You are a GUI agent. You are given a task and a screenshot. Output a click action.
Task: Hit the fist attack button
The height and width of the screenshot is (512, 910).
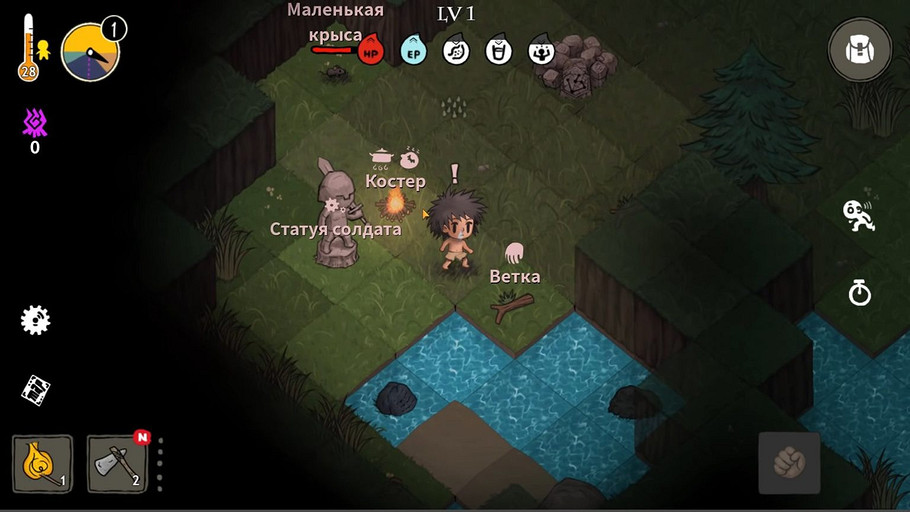(789, 463)
